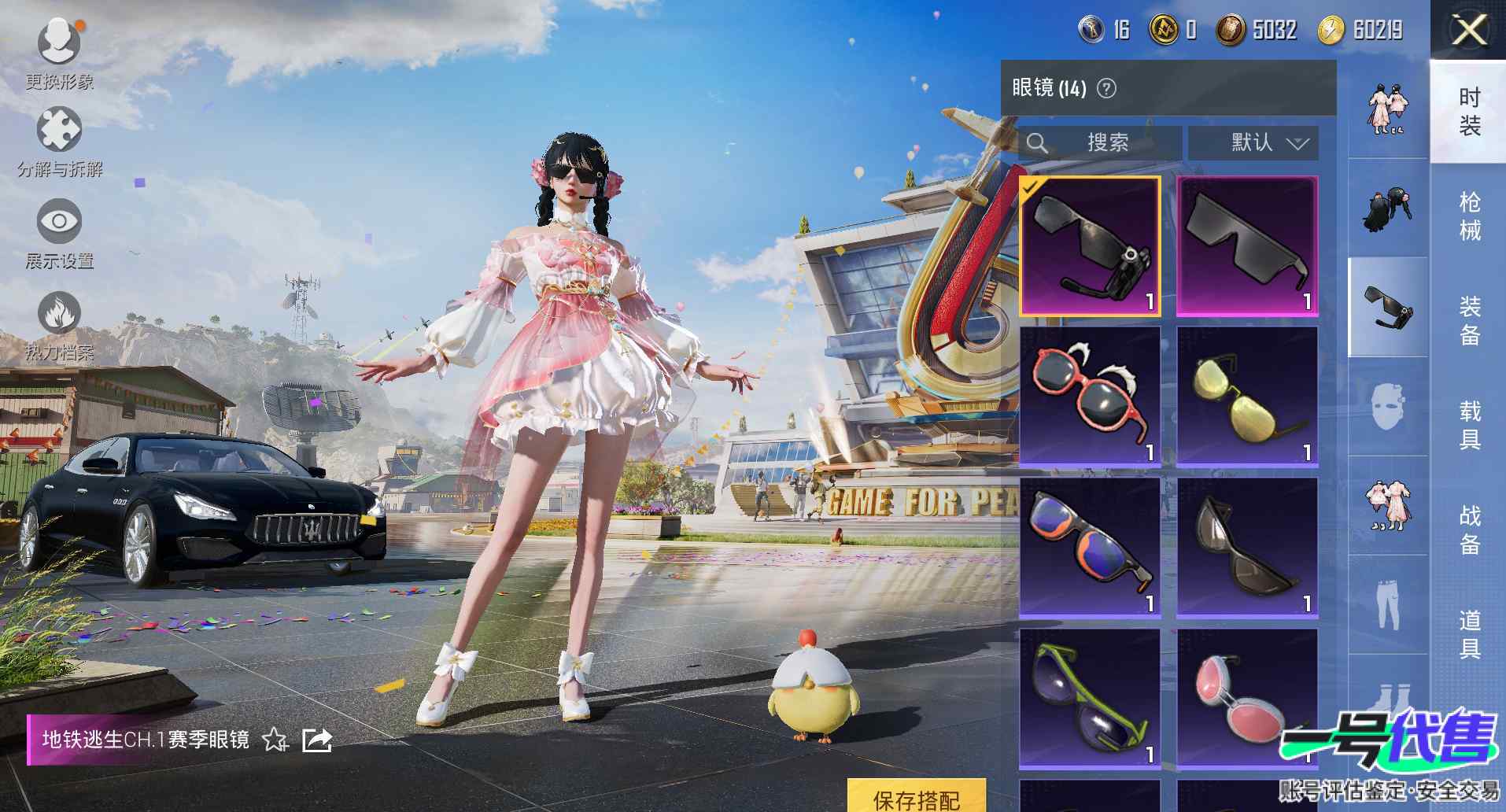Favorite the item with the star icon

[x=275, y=740]
